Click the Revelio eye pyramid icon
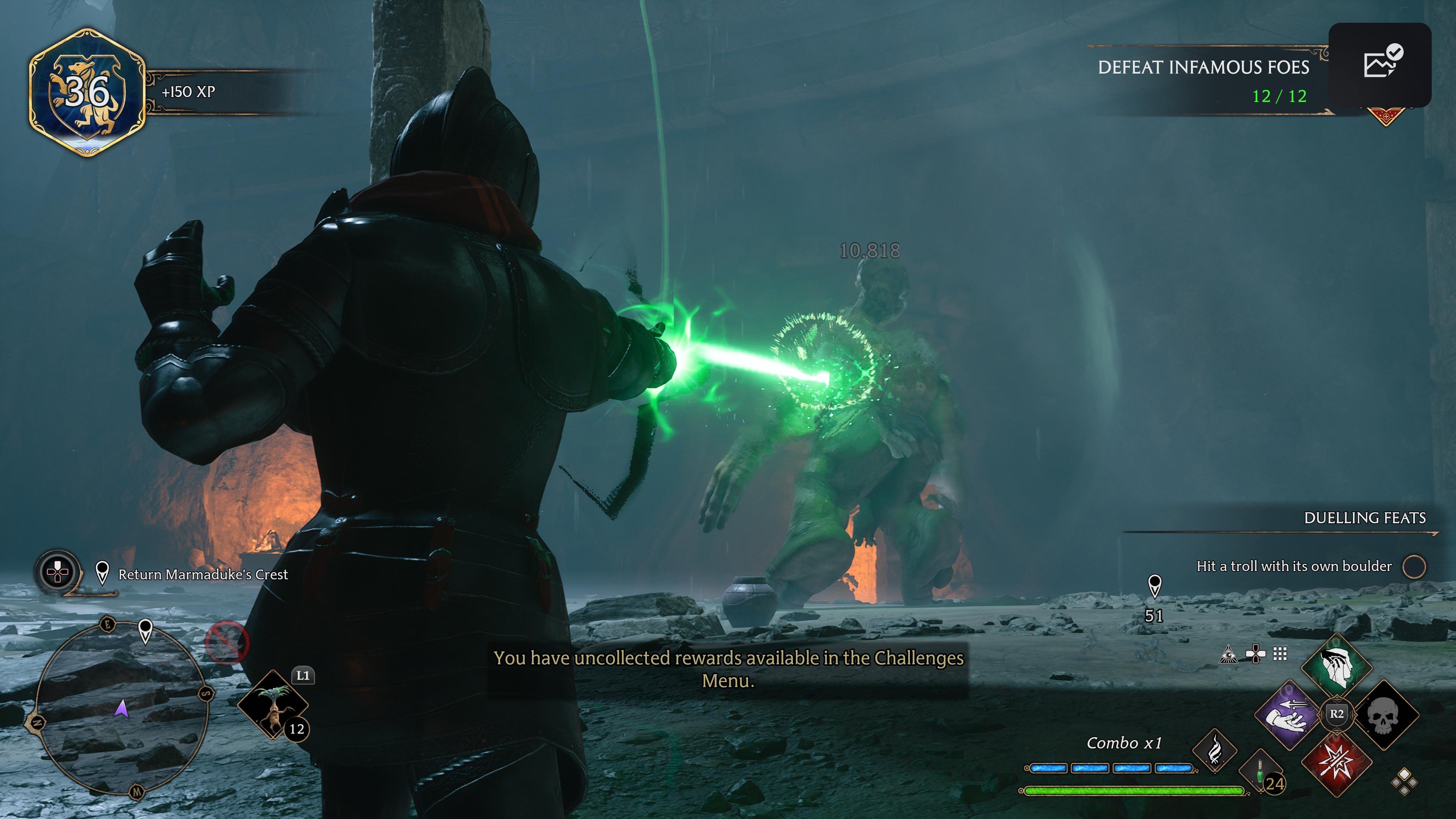The image size is (1456, 819). 1228,654
